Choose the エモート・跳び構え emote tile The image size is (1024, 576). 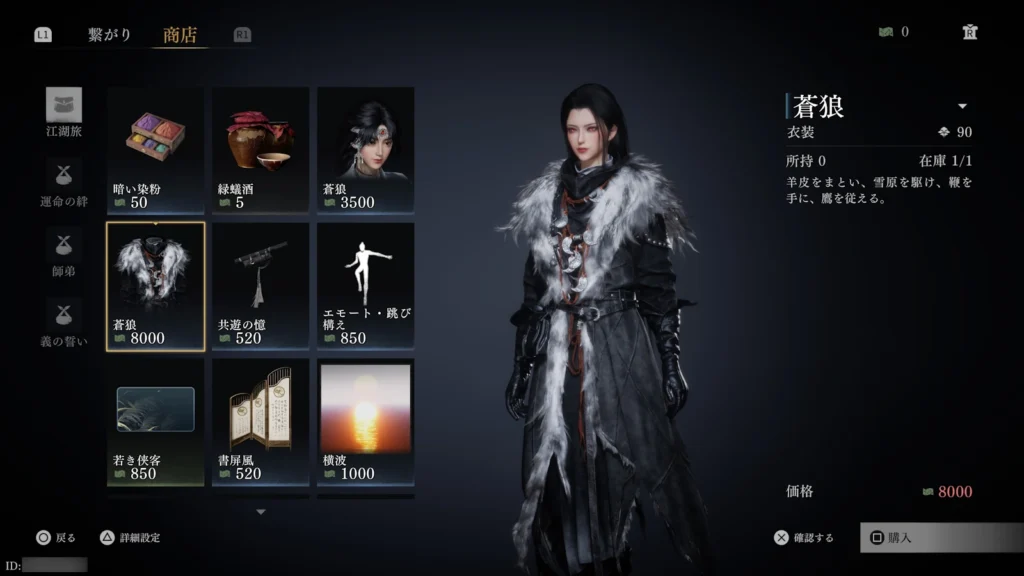(365, 286)
